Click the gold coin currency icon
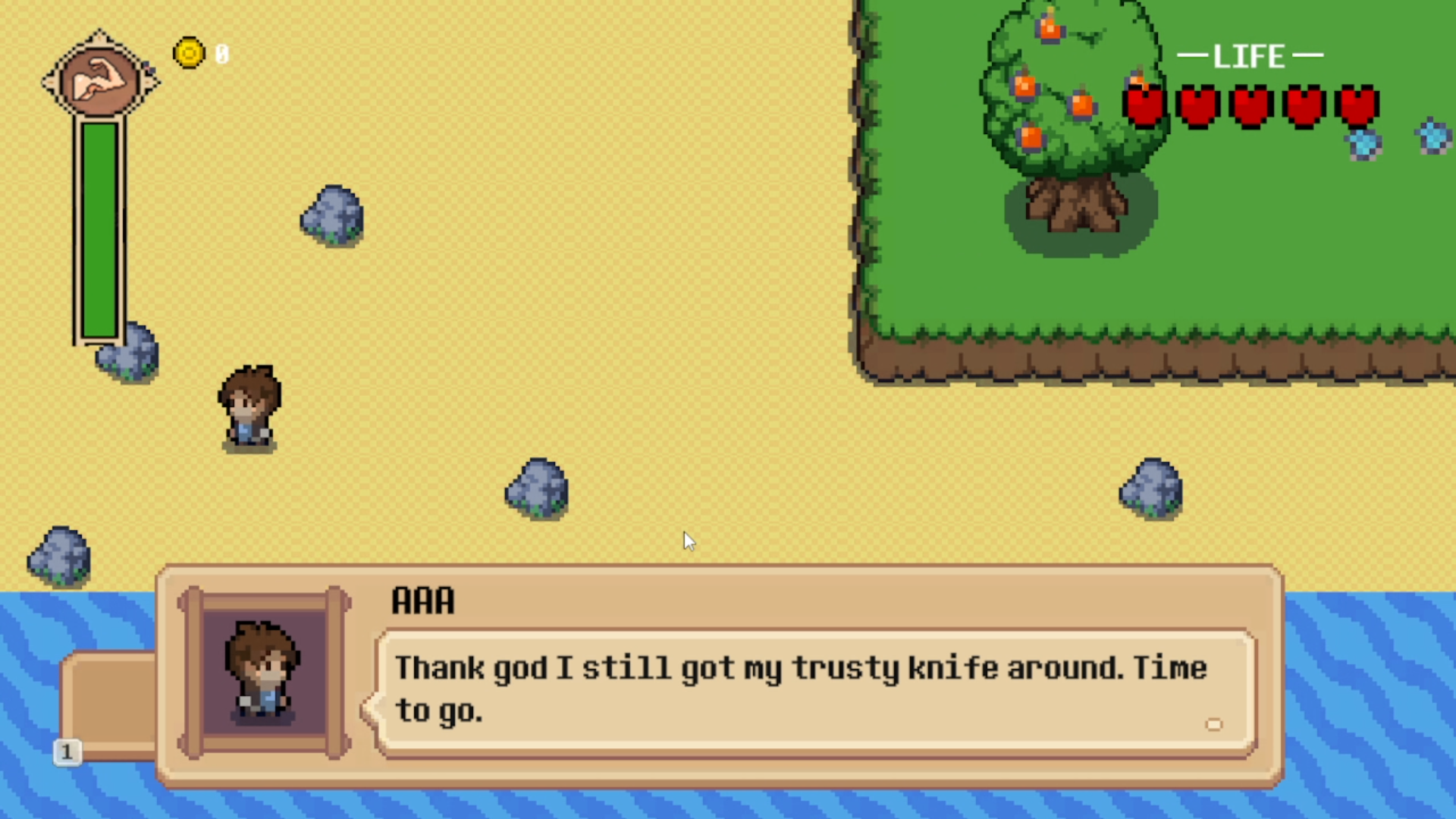This screenshot has width=1456, height=819. pos(189,52)
